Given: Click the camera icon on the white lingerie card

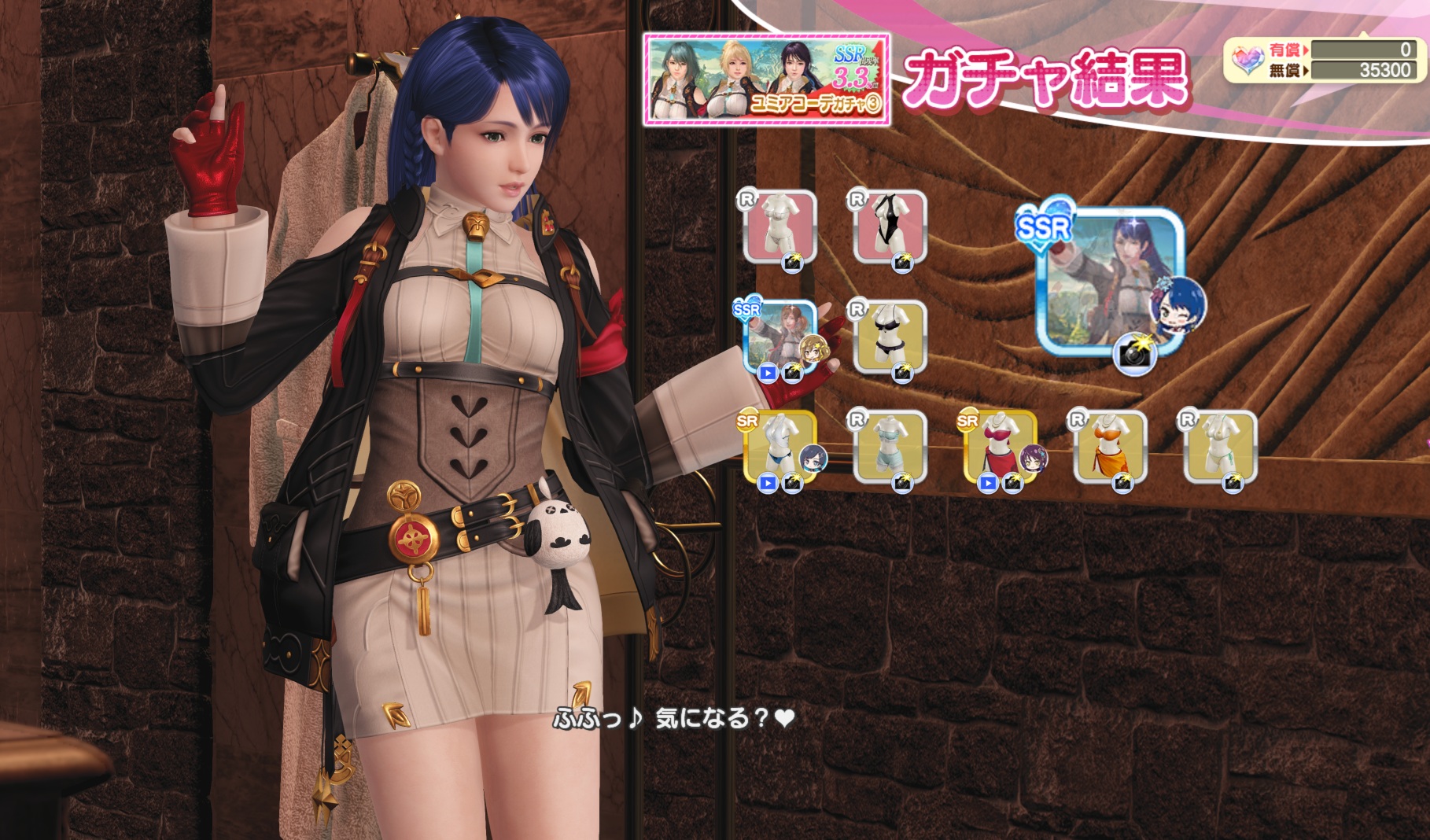Looking at the screenshot, I should click(x=793, y=263).
